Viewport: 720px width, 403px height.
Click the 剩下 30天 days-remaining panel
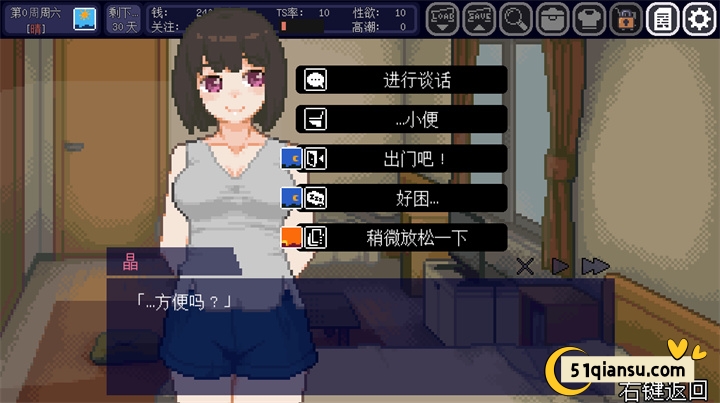pos(124,18)
